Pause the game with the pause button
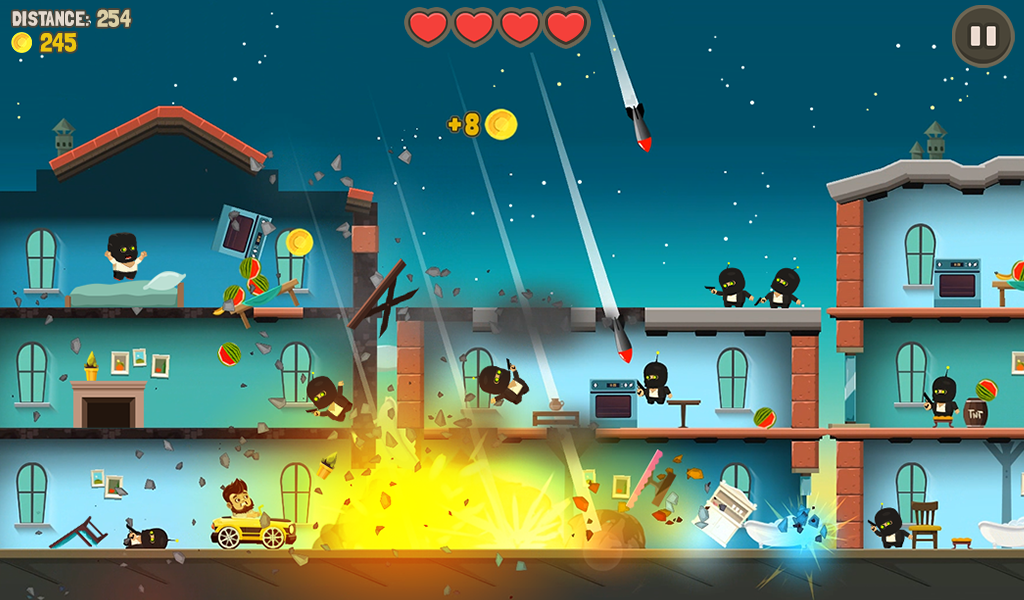This screenshot has height=600, width=1024. pyautogui.click(x=982, y=37)
